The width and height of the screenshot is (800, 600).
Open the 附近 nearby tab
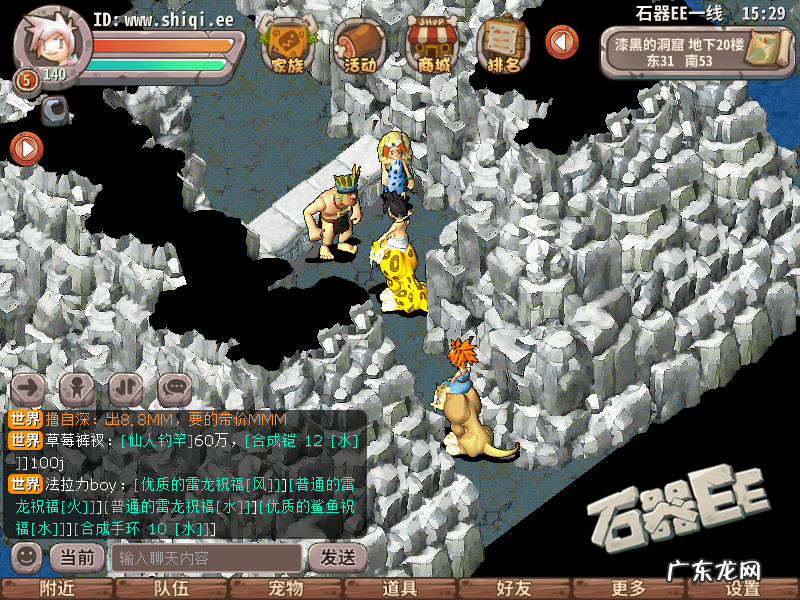pyautogui.click(x=57, y=589)
